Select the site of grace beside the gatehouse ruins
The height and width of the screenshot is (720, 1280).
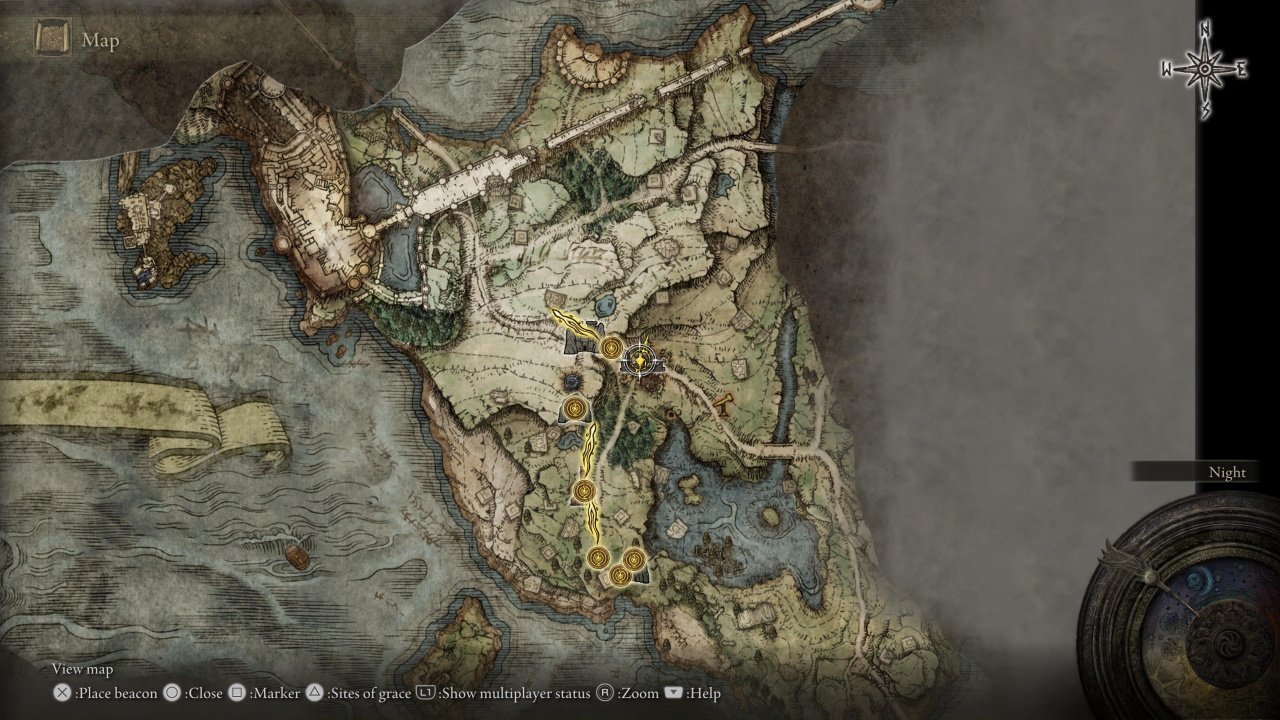[610, 347]
